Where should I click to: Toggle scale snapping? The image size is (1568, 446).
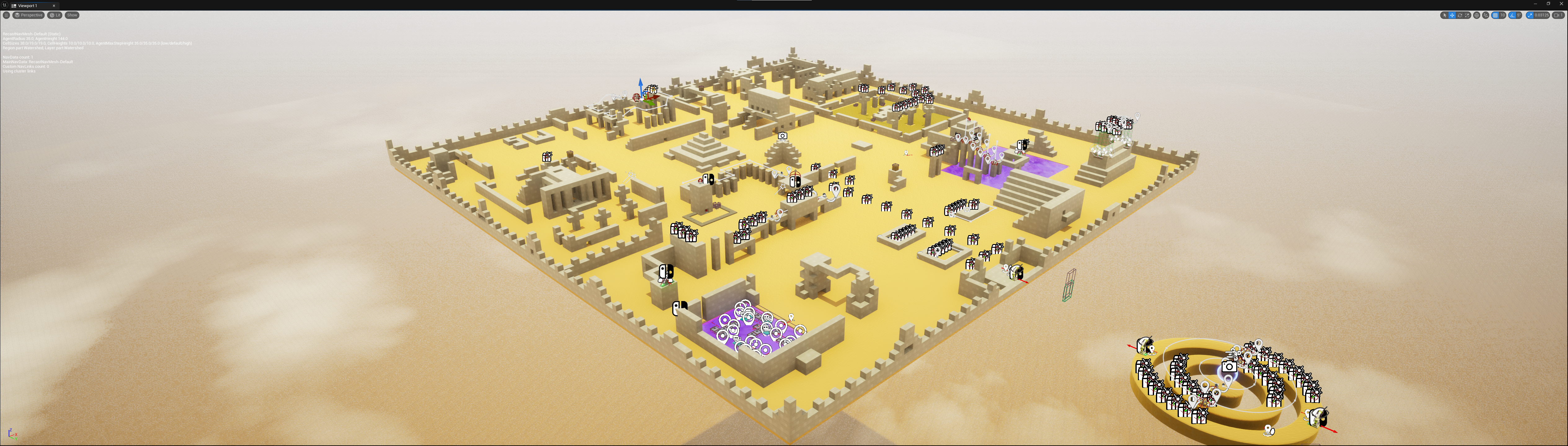pyautogui.click(x=1530, y=15)
